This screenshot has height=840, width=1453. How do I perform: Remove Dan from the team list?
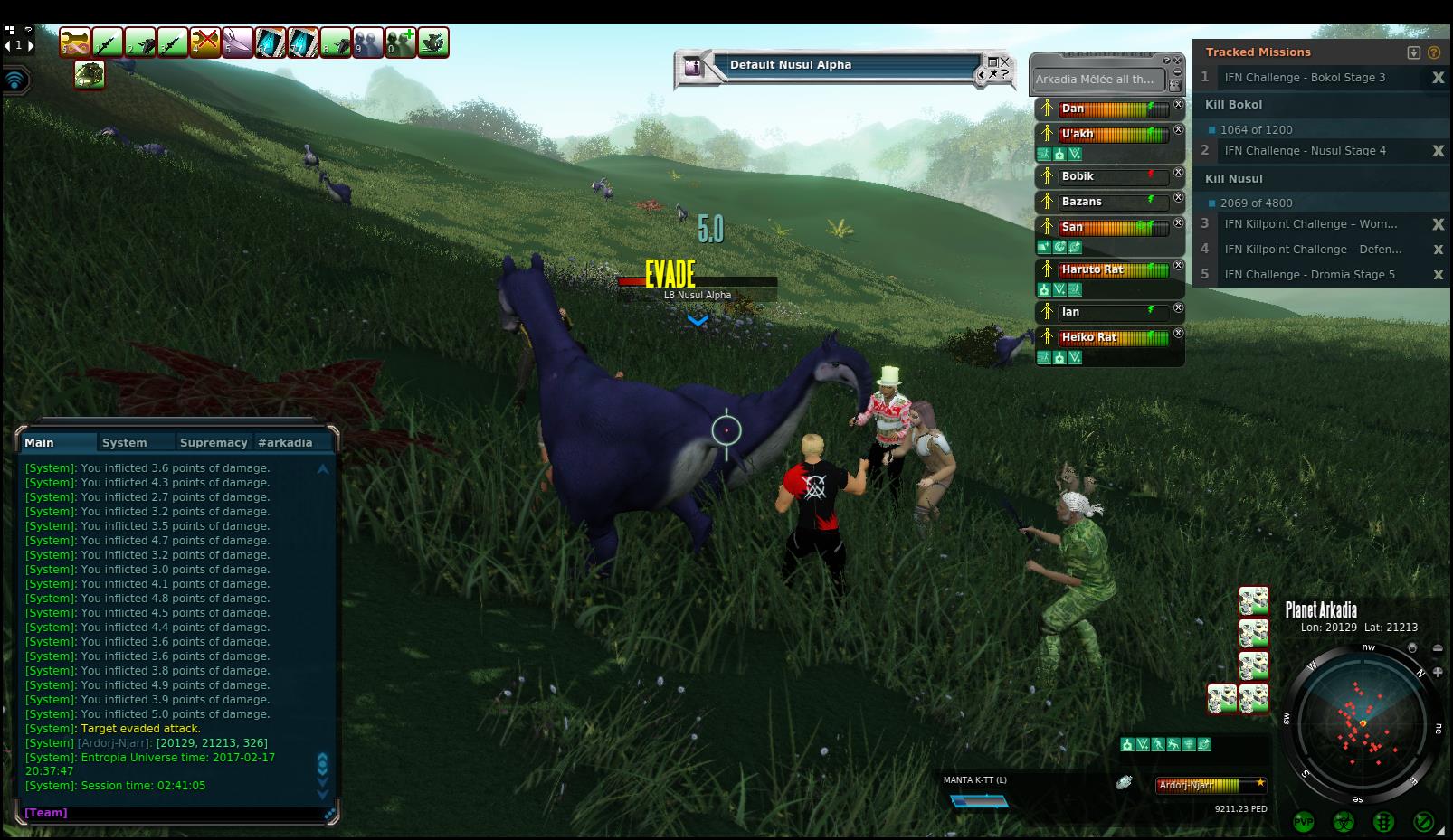(1178, 105)
